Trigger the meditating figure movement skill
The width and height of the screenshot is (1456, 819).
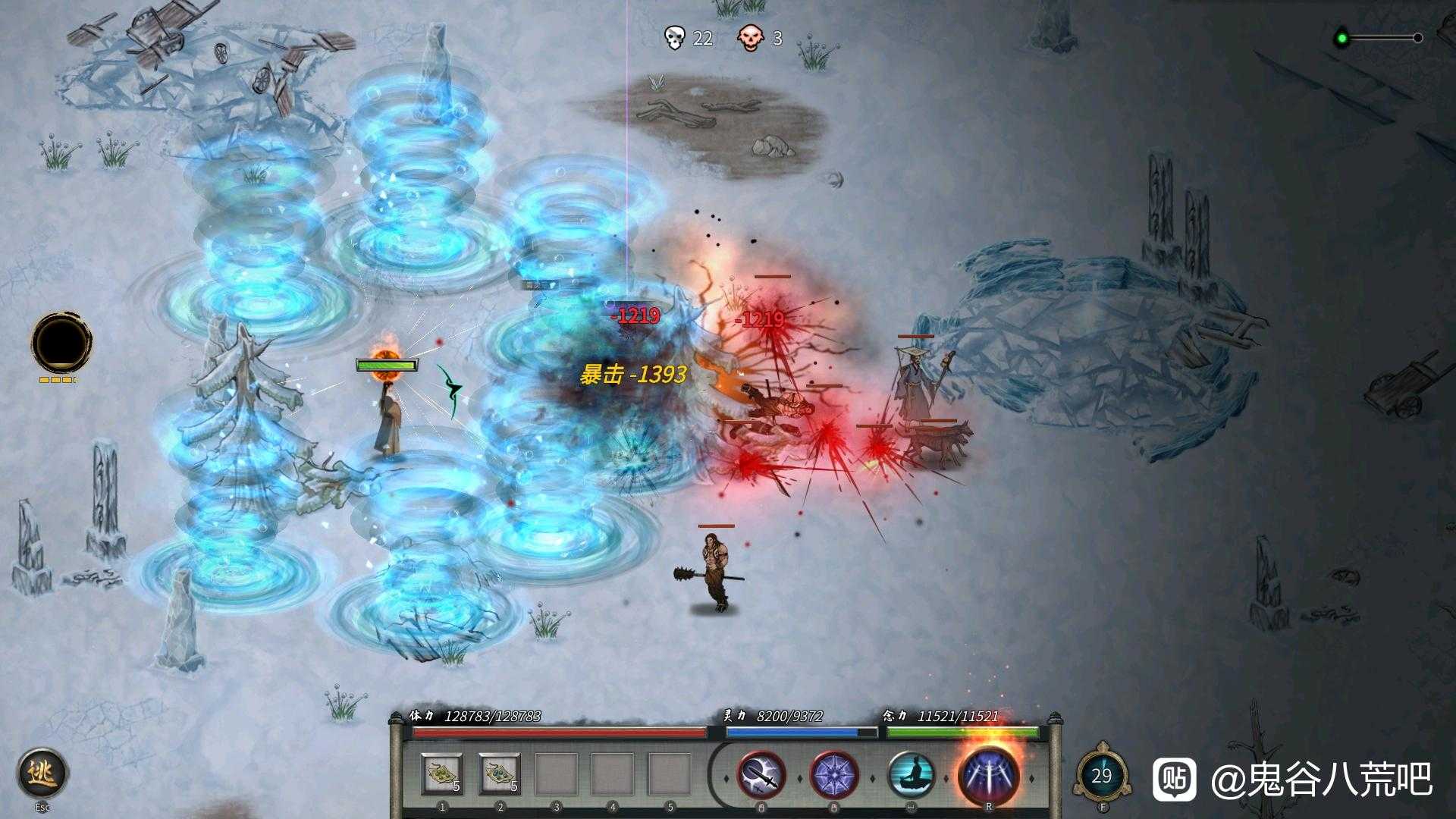910,777
